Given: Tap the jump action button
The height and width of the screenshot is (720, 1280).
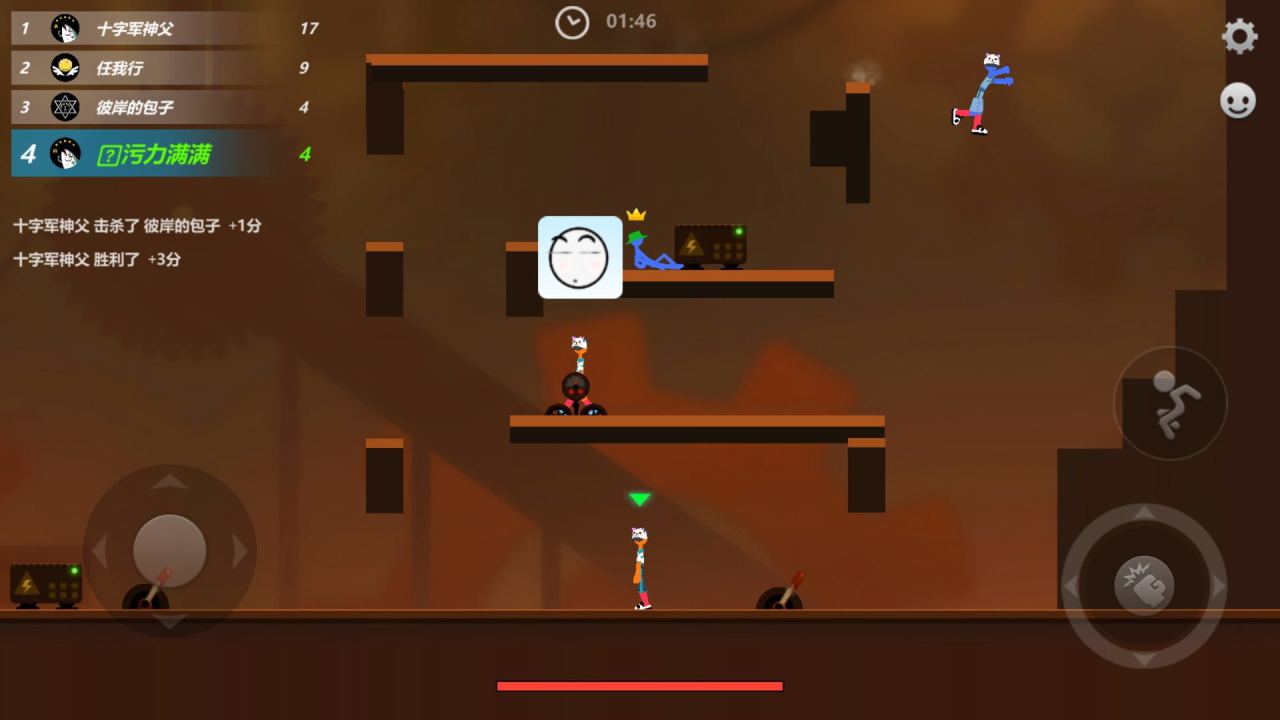Looking at the screenshot, I should 1170,403.
